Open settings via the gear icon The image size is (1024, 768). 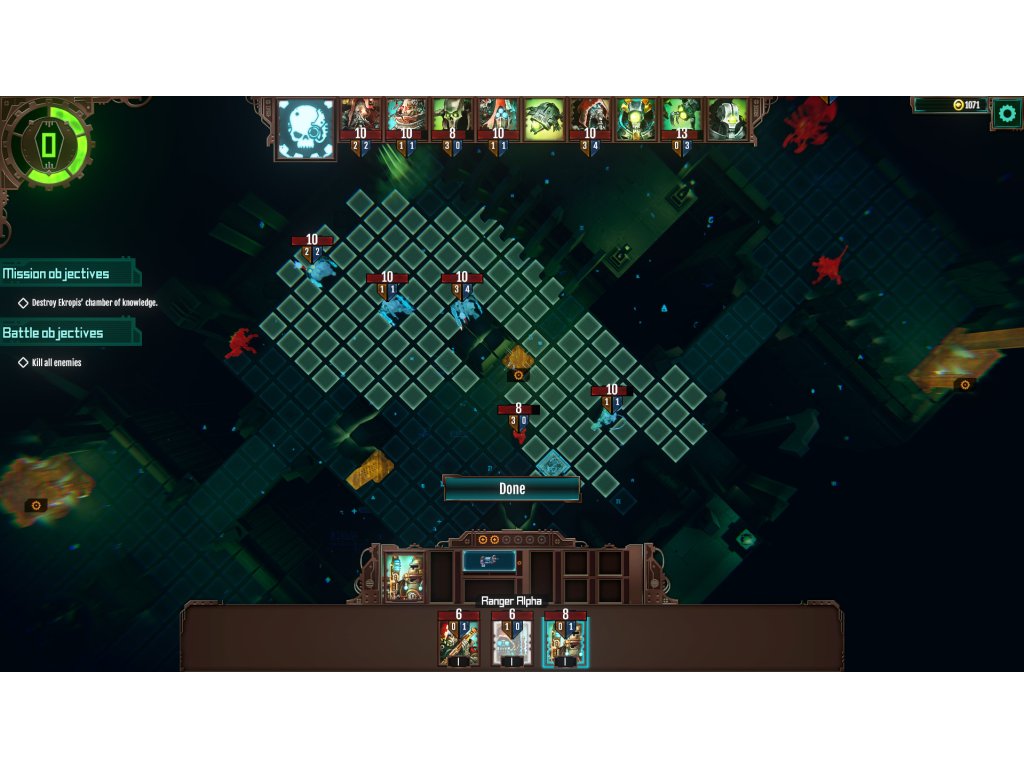click(x=1006, y=114)
